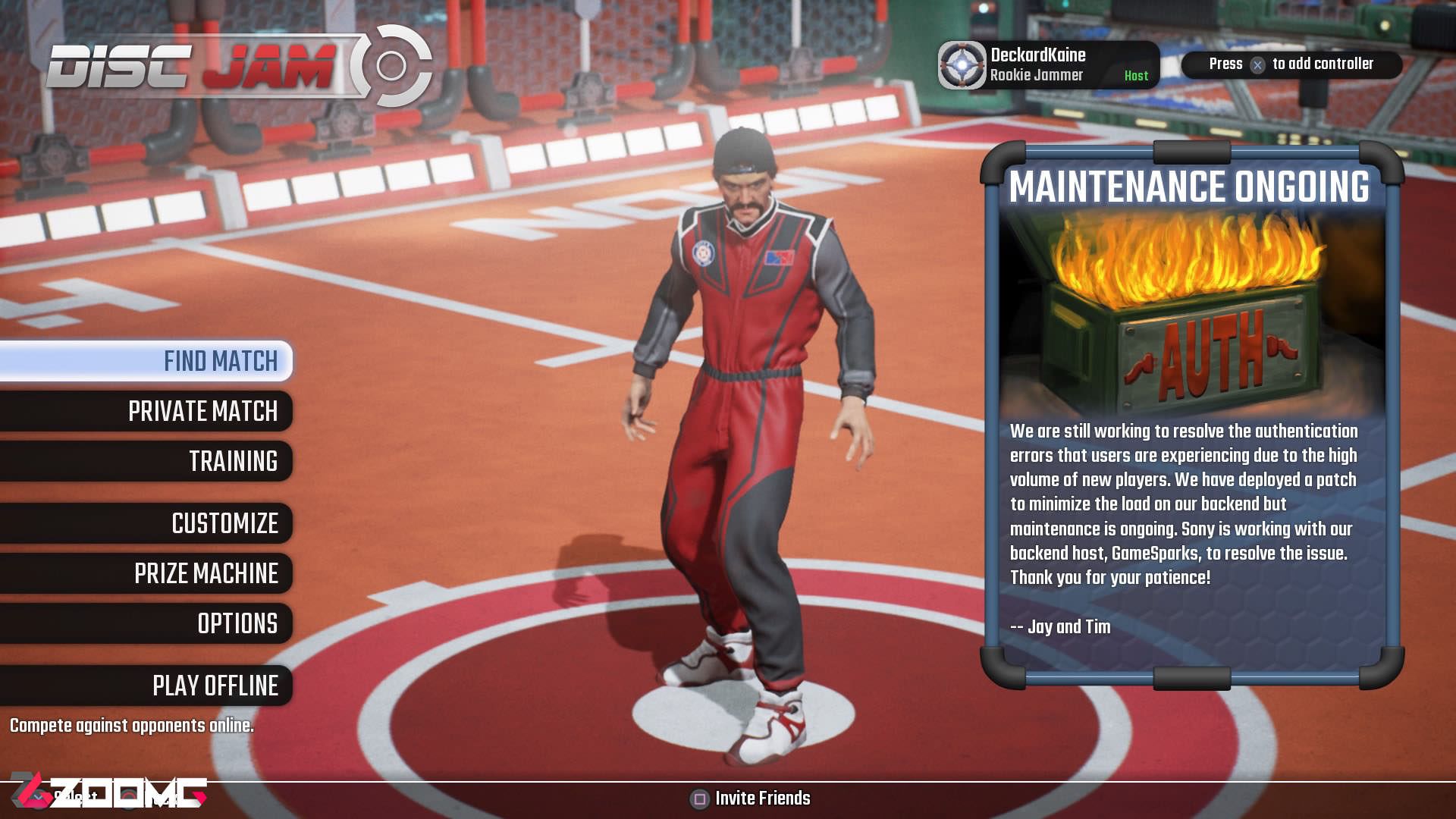Open the Maintenance Ongoing news panel
Viewport: 1456px width, 819px height.
[1191, 416]
